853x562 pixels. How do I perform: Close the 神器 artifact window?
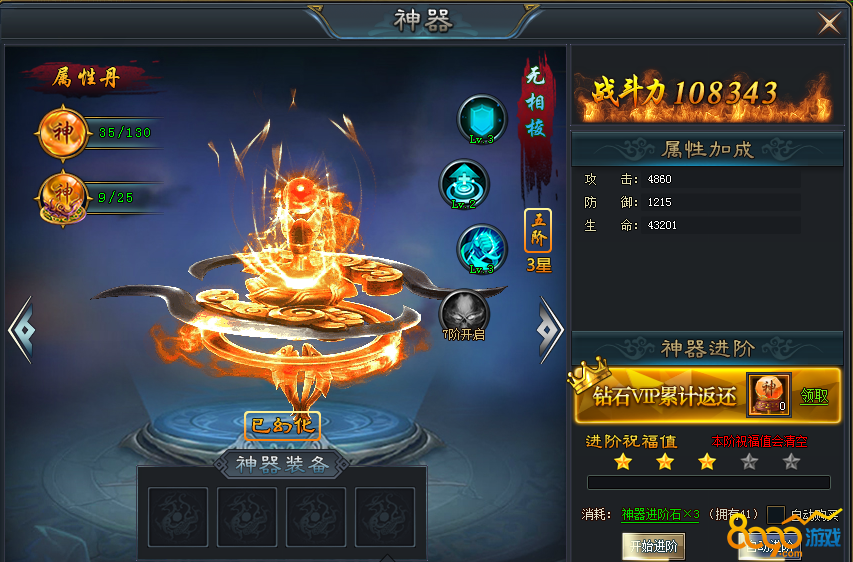click(x=829, y=23)
